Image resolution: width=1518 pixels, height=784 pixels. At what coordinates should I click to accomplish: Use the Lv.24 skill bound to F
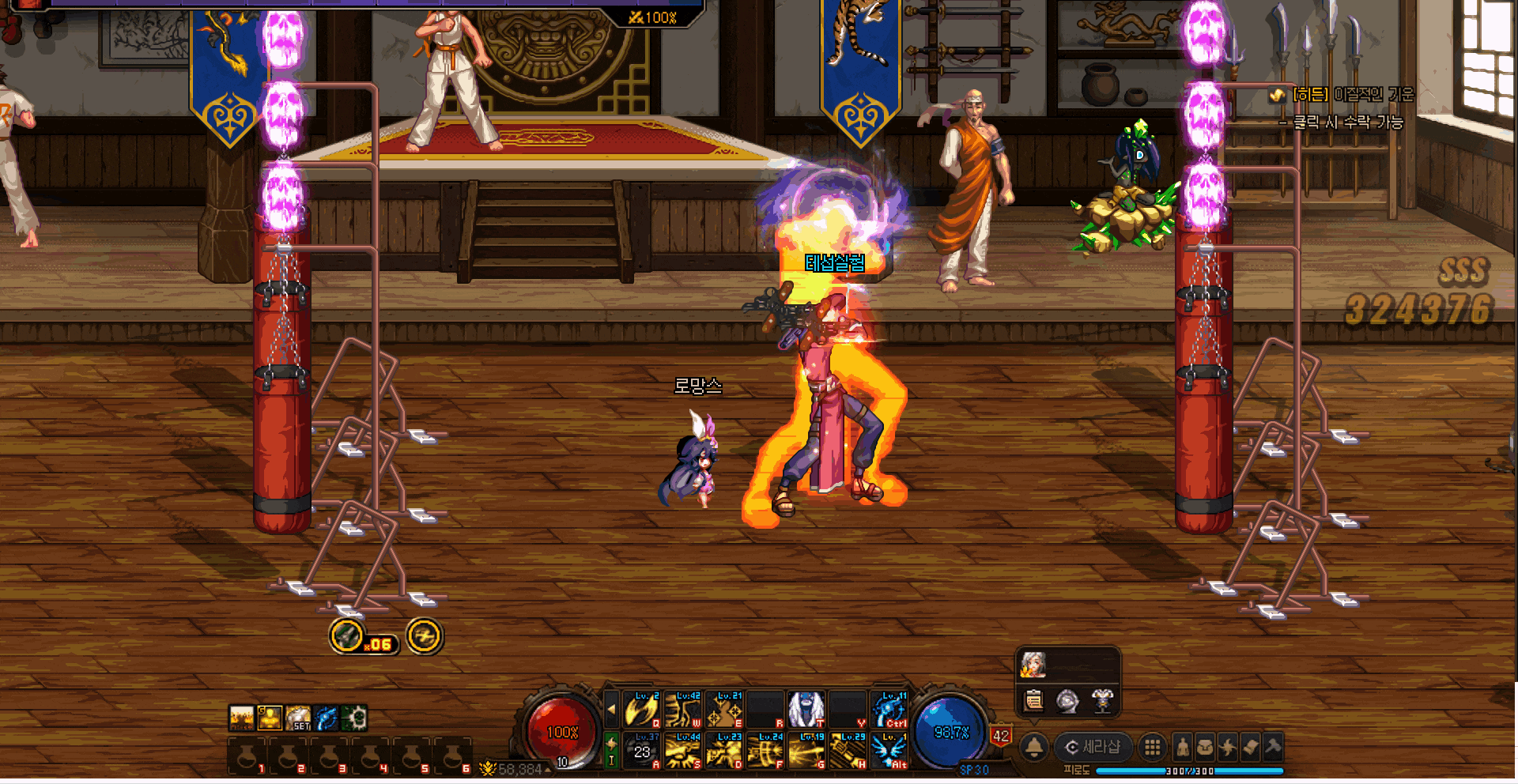[x=765, y=751]
